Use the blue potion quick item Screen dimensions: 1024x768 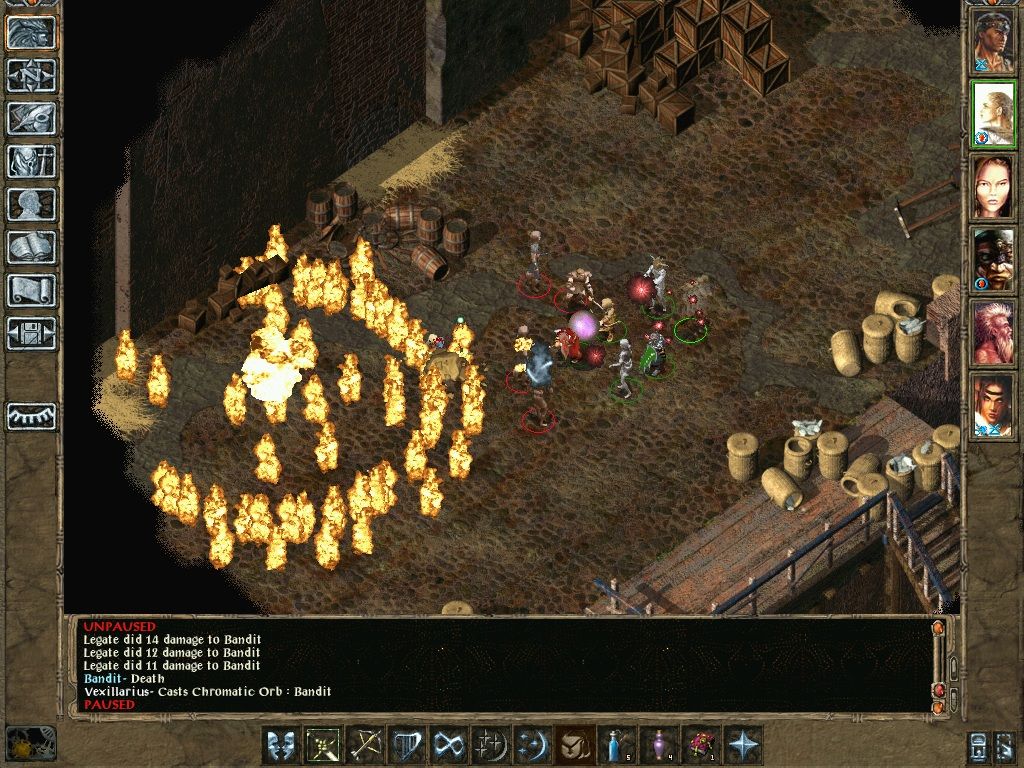pos(614,745)
